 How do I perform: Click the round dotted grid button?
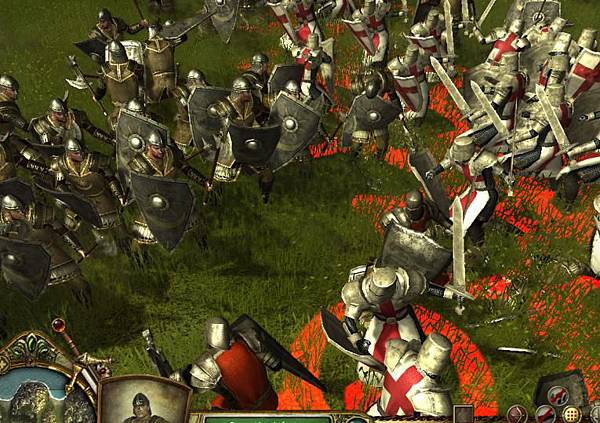[571, 412]
